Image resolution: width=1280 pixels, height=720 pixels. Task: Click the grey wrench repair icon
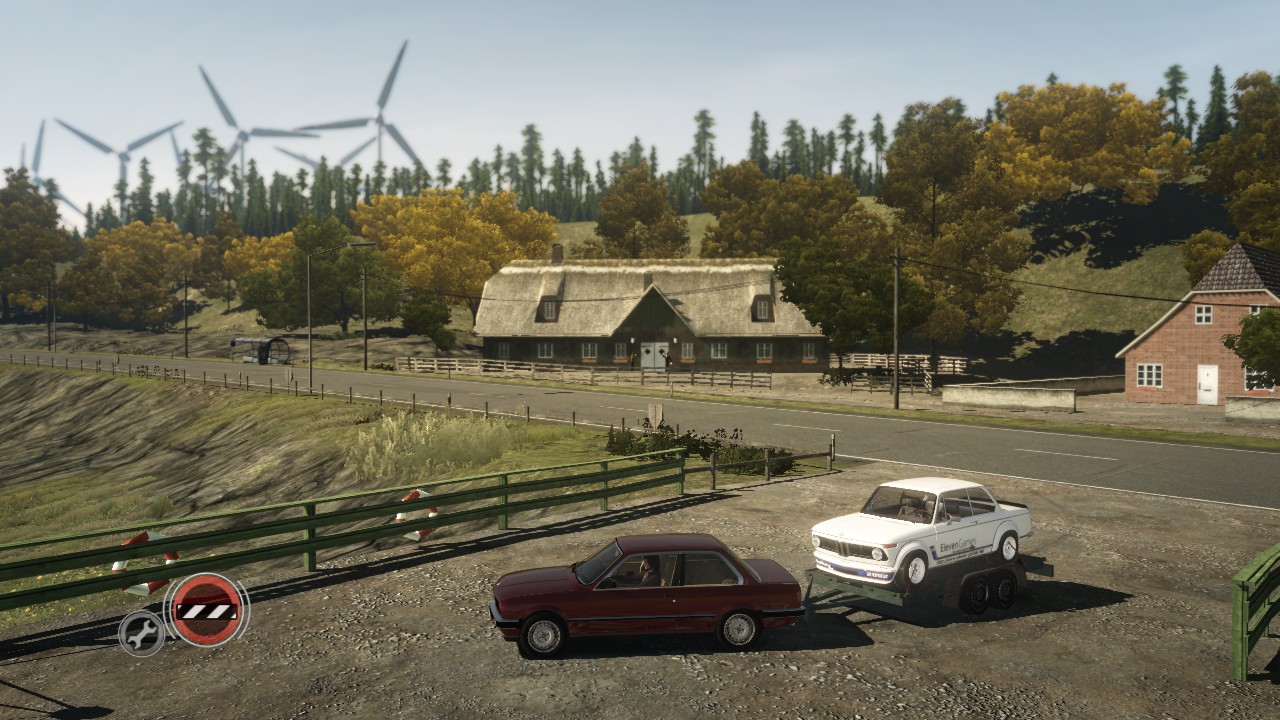pos(142,632)
